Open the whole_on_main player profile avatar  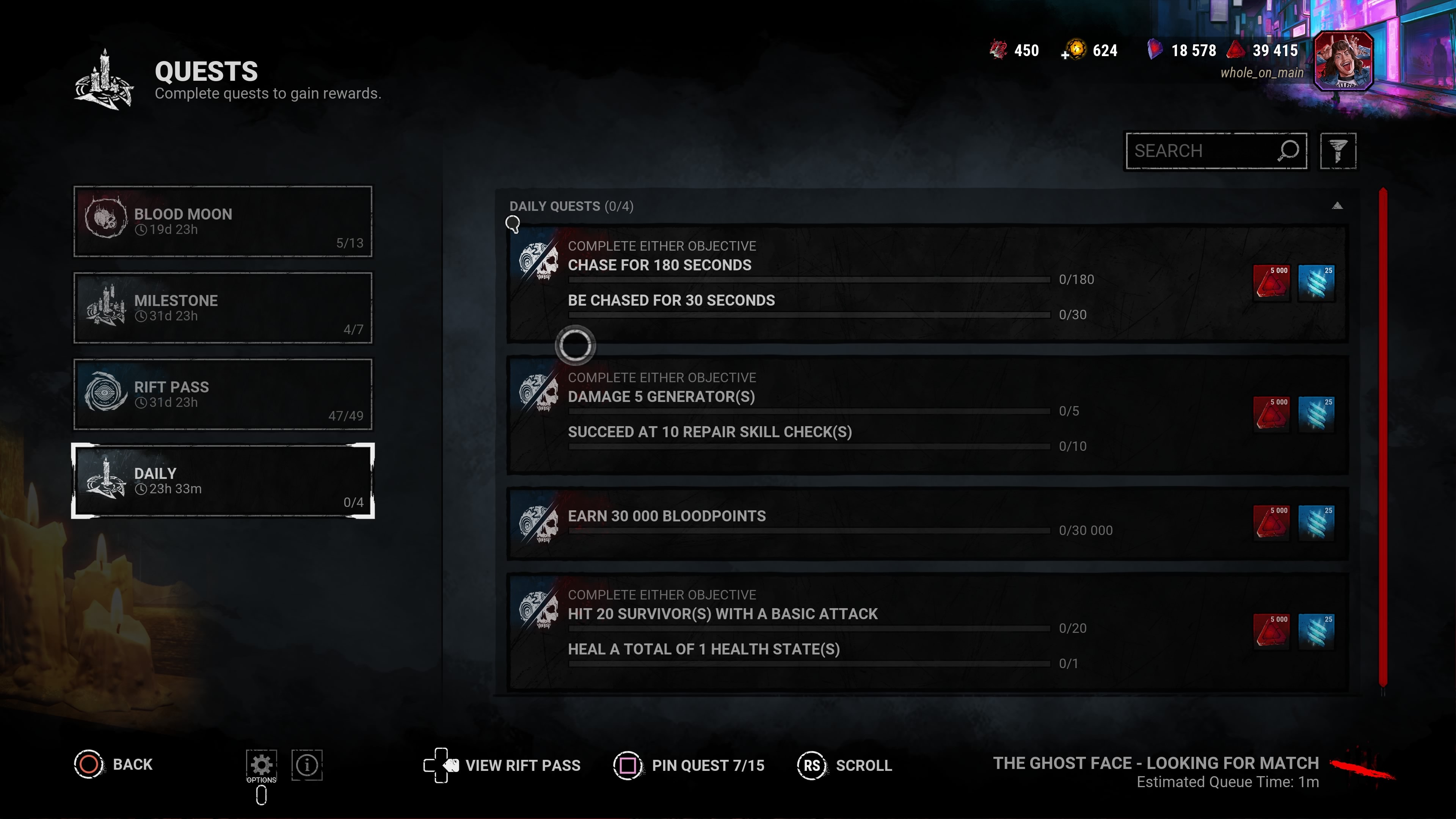click(1343, 61)
